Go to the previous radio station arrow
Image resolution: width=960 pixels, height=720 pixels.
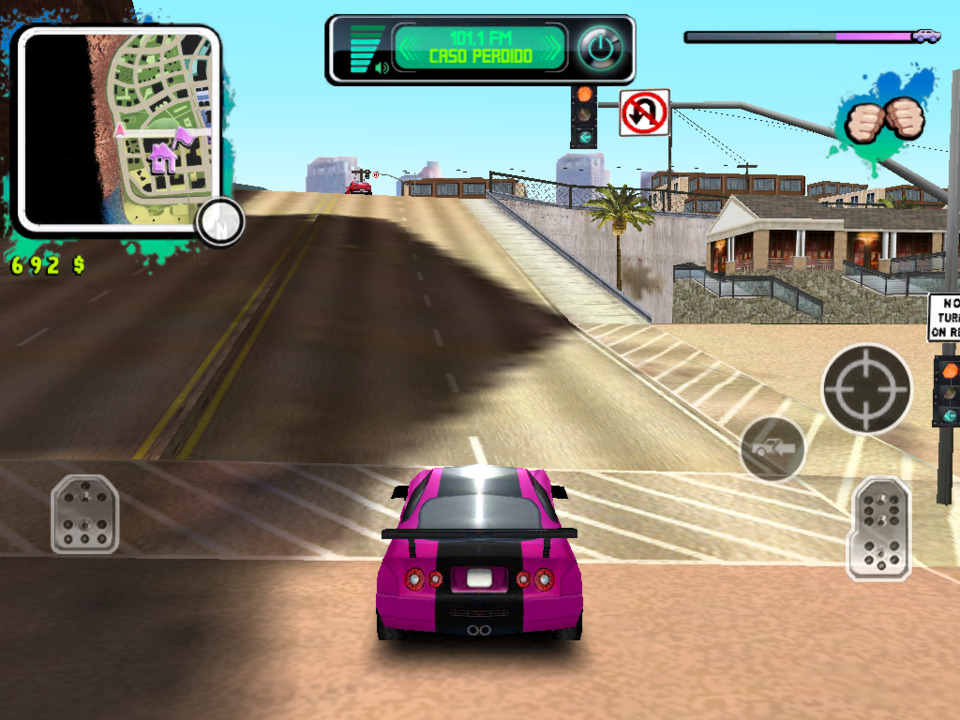tap(406, 47)
